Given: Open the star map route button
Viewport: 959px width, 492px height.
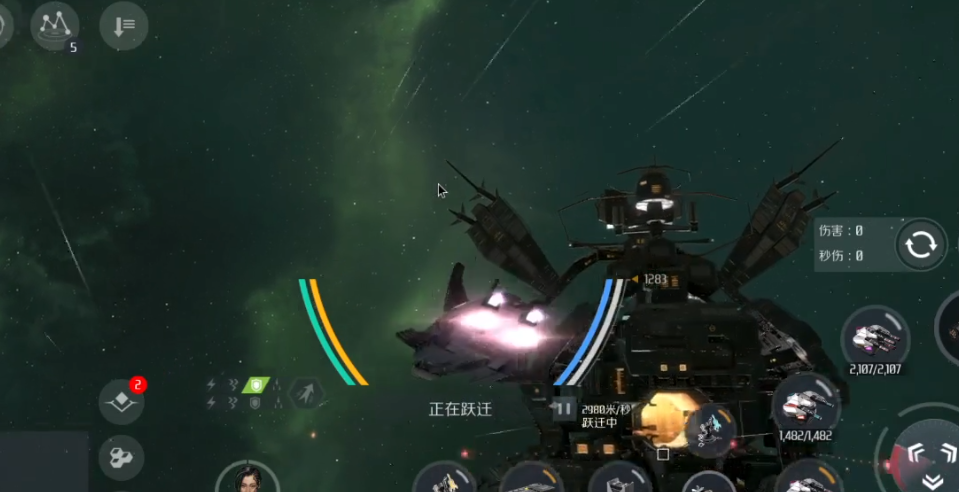Looking at the screenshot, I should point(55,25).
